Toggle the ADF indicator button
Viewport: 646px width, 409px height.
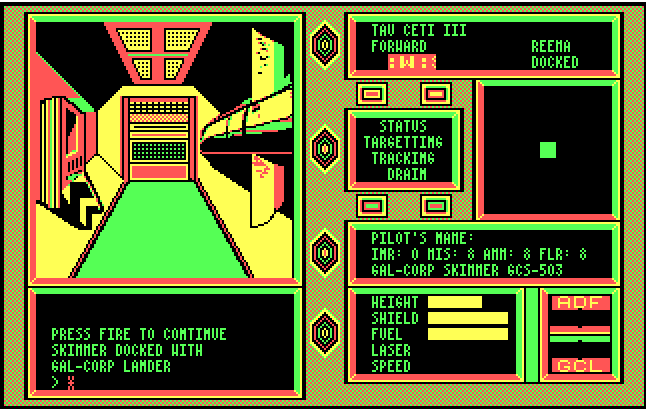(x=582, y=303)
